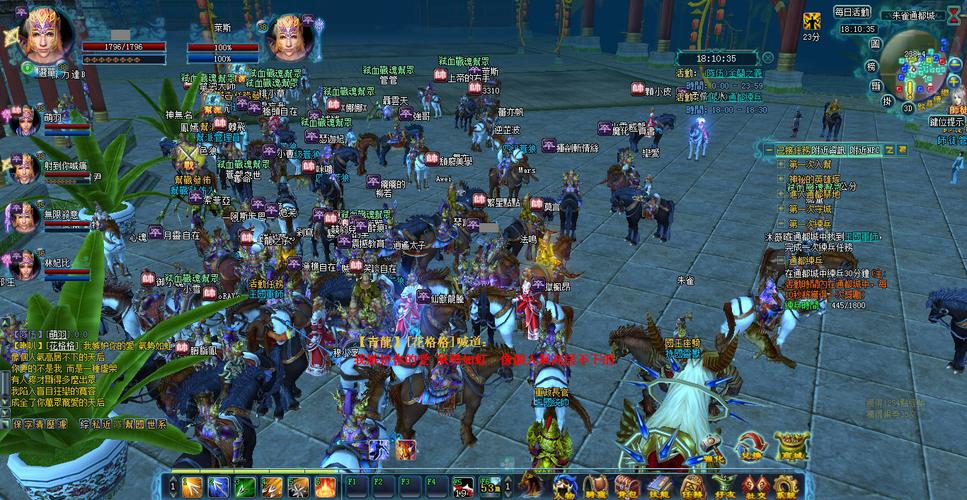Open the 每日活動 daily activities button
This screenshot has height=500, width=967.
pyautogui.click(x=852, y=12)
